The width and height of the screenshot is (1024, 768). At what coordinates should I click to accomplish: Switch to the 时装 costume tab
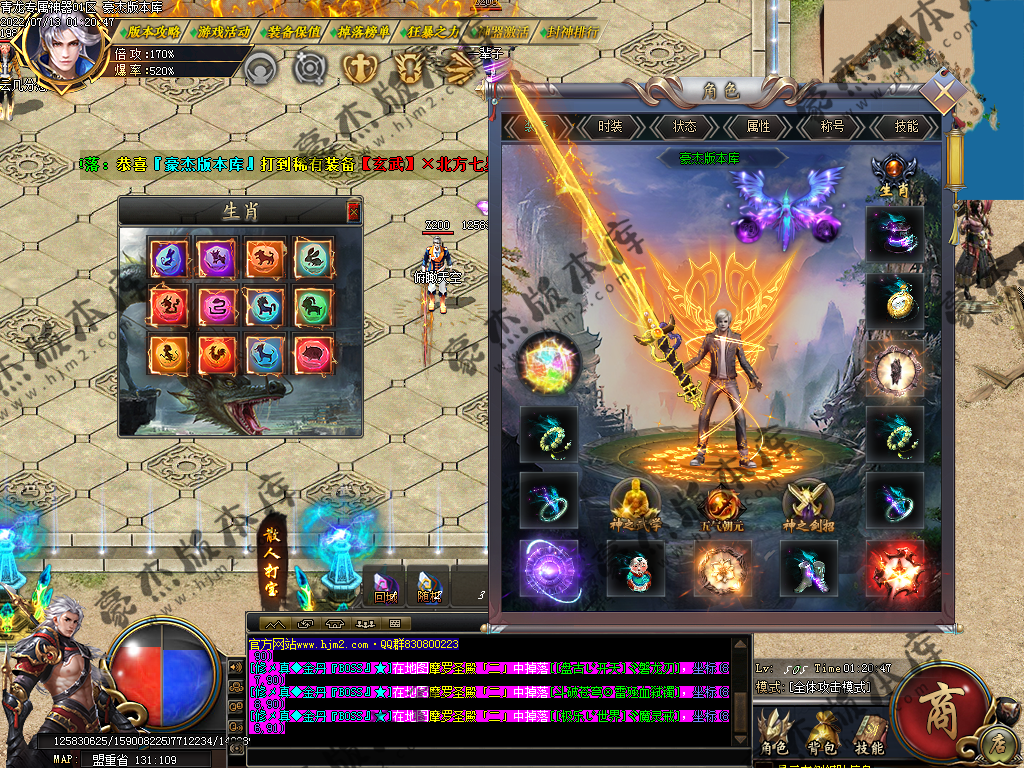click(610, 127)
